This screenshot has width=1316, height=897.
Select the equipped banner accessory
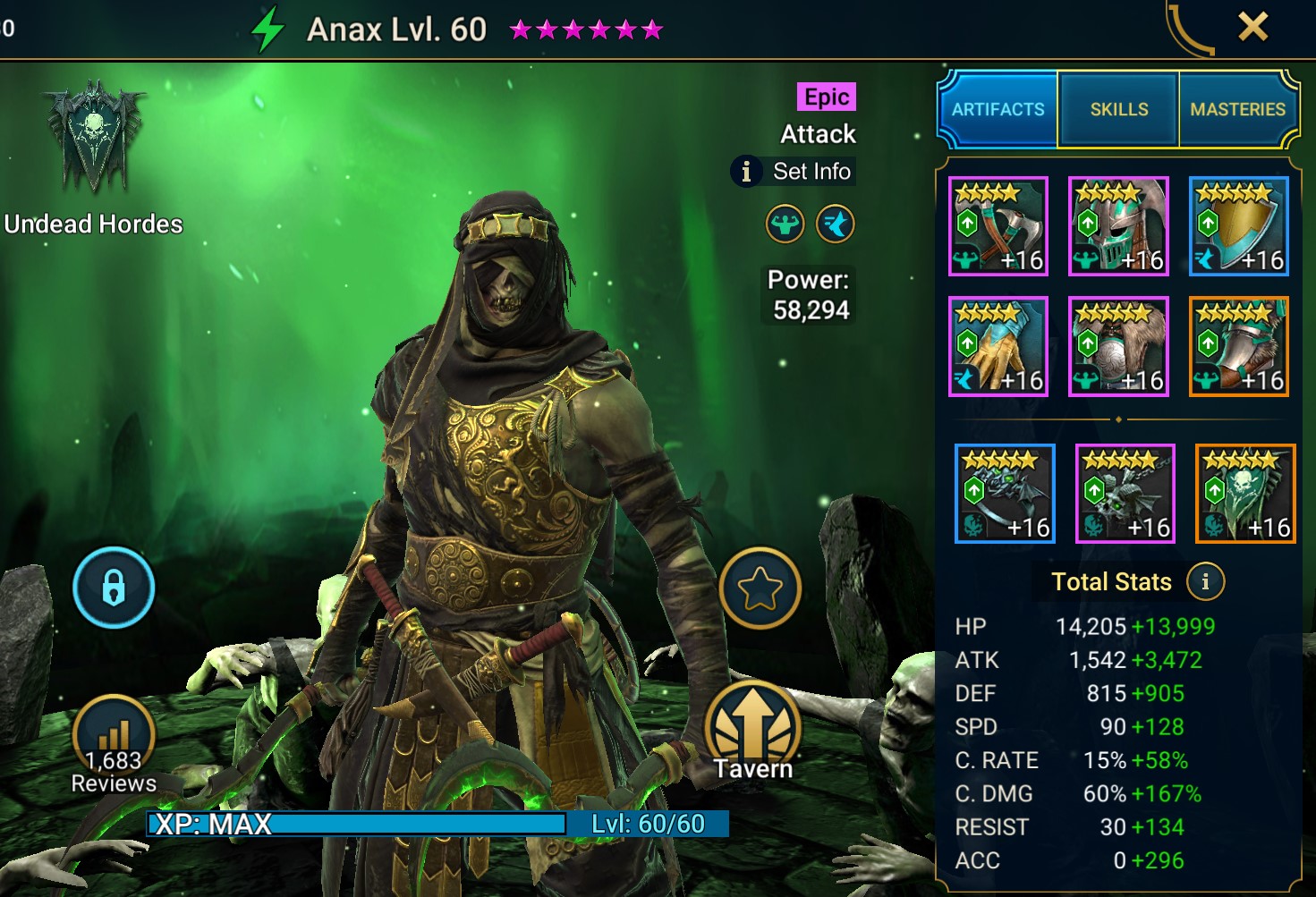1244,493
